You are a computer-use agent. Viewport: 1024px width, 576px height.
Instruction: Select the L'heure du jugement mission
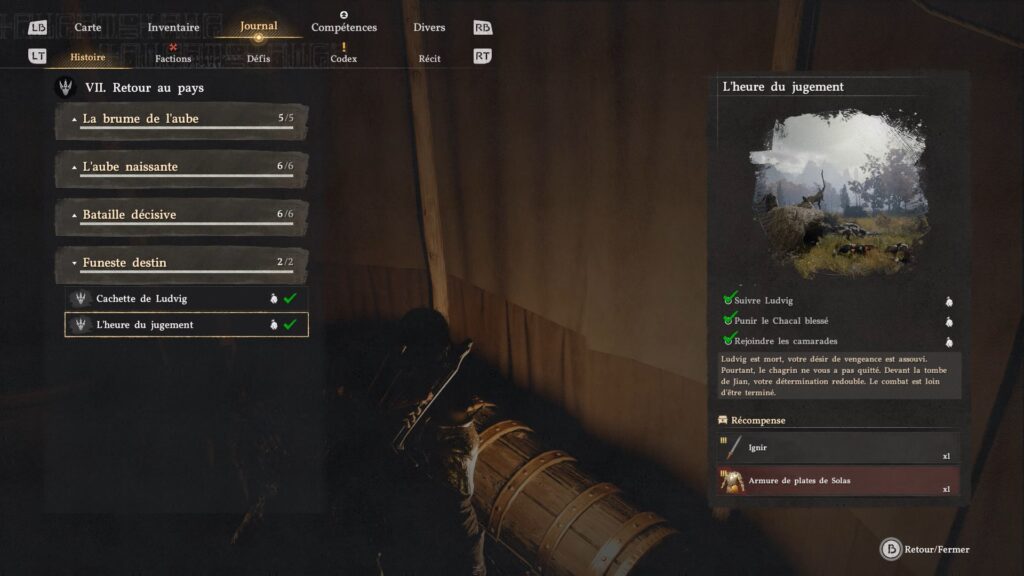tap(186, 325)
